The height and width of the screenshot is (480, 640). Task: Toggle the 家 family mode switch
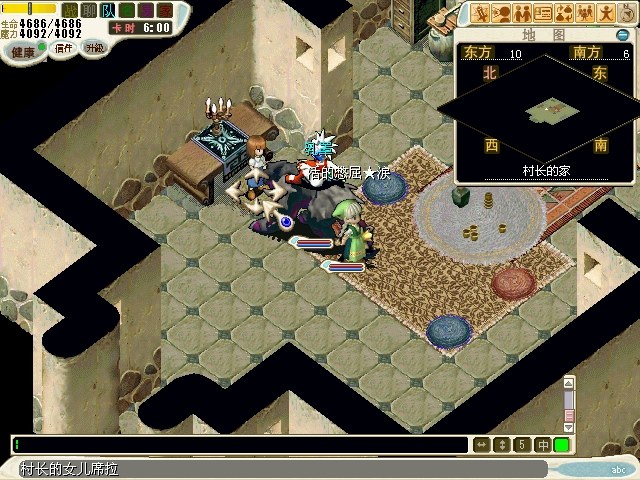(162, 9)
